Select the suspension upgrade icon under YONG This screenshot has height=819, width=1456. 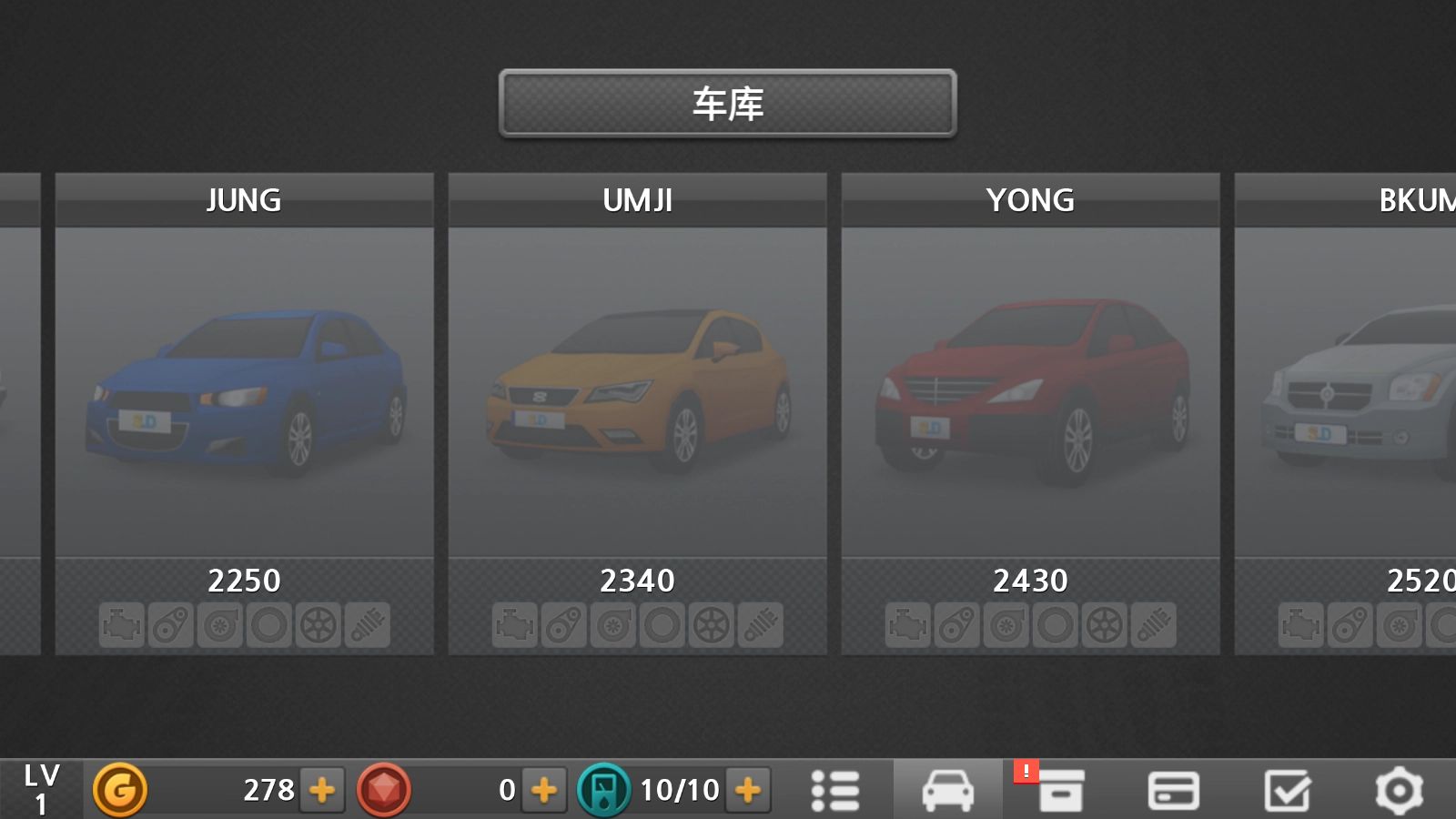point(1154,625)
